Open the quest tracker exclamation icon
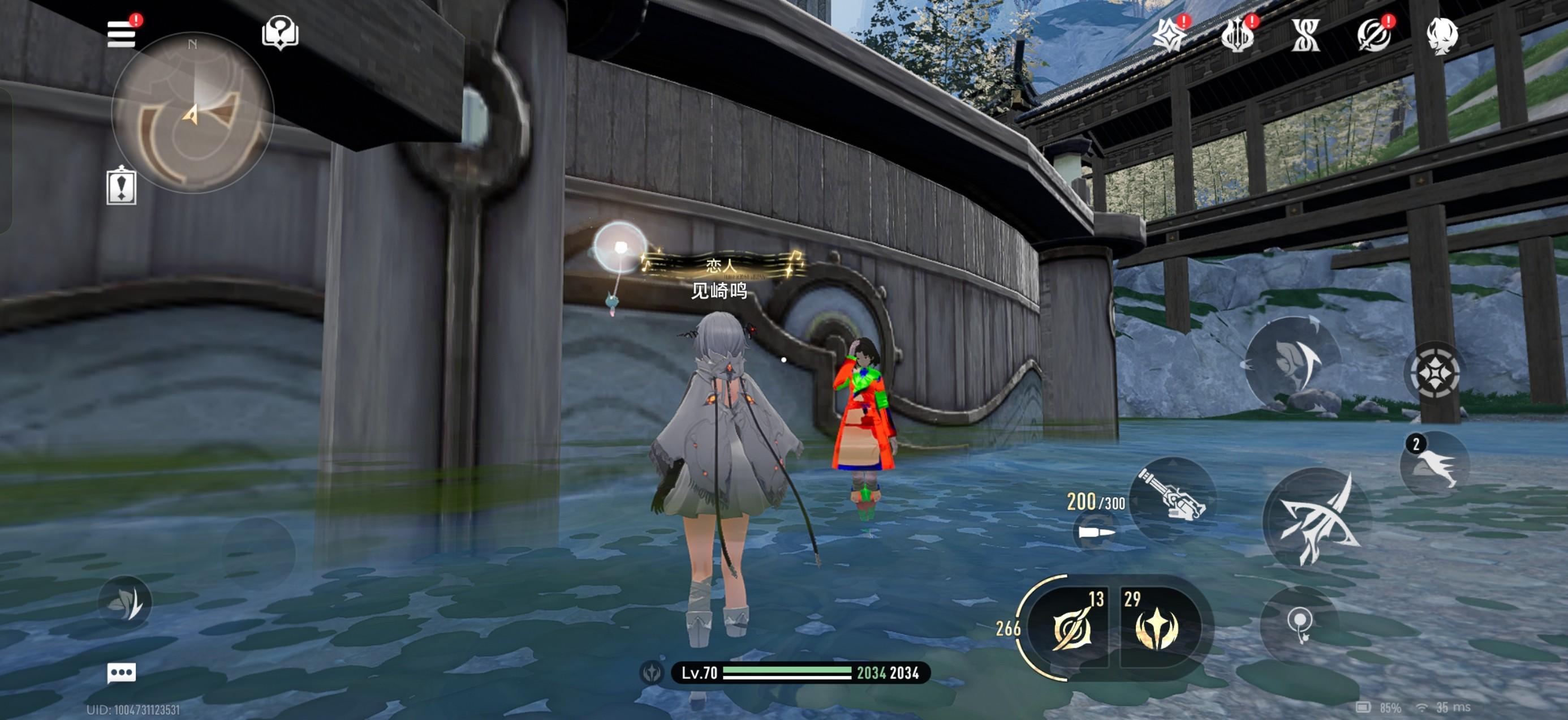Screen dimensions: 1568x720 [121, 186]
